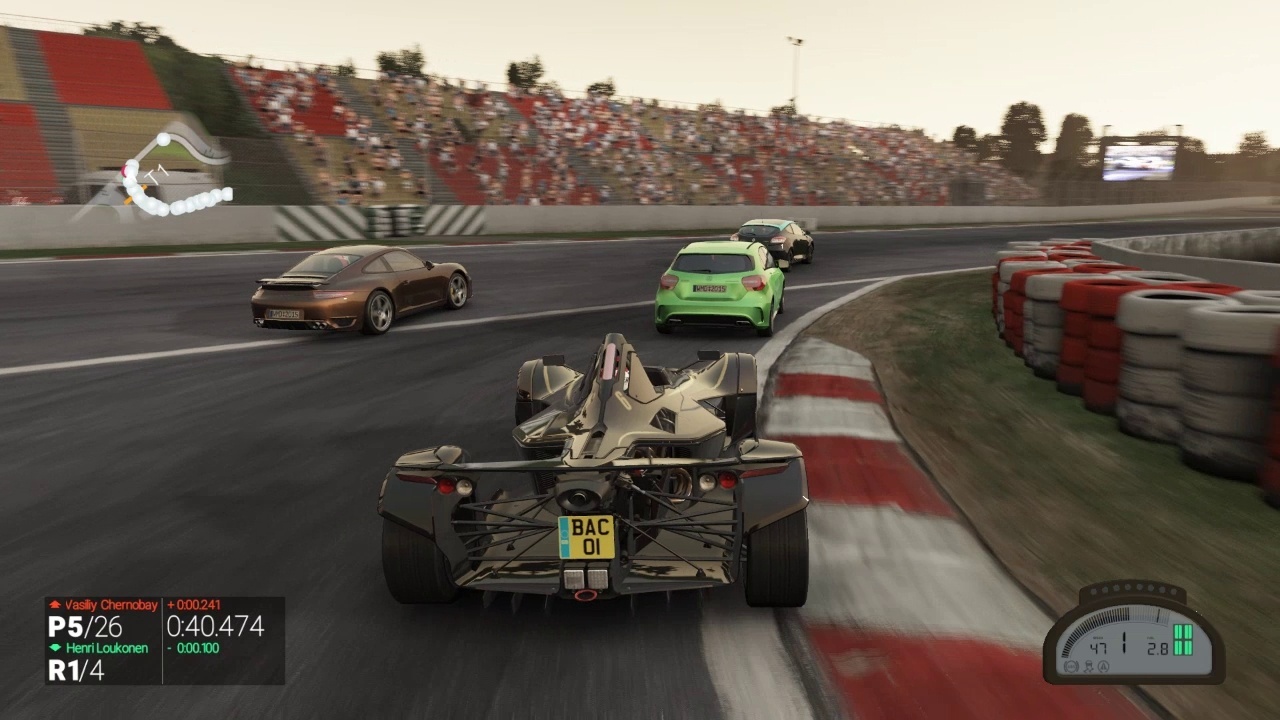Click the speed readout showing 47
This screenshot has height=720, width=1280.
(1098, 648)
